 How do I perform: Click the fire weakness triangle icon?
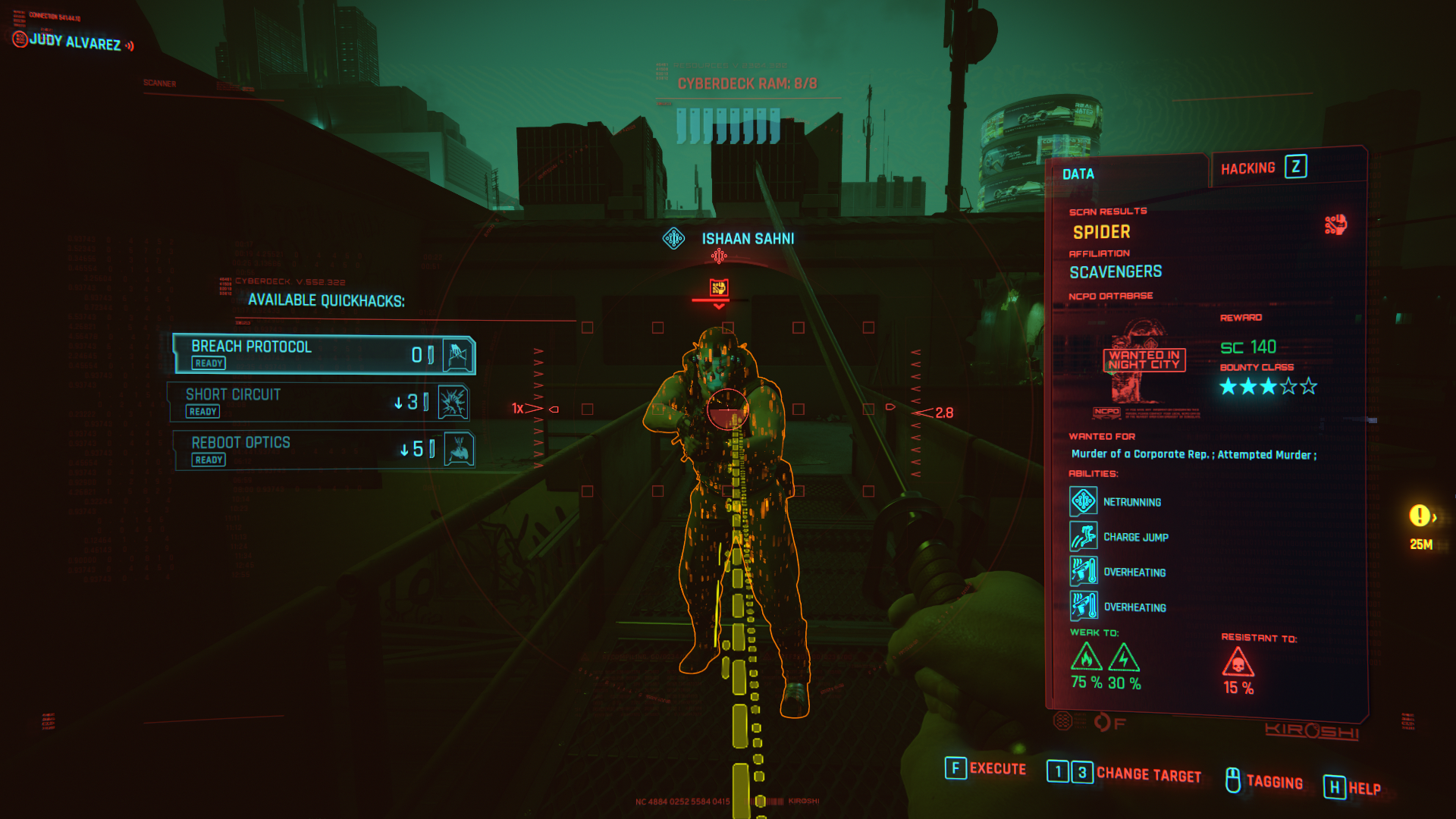(x=1086, y=657)
